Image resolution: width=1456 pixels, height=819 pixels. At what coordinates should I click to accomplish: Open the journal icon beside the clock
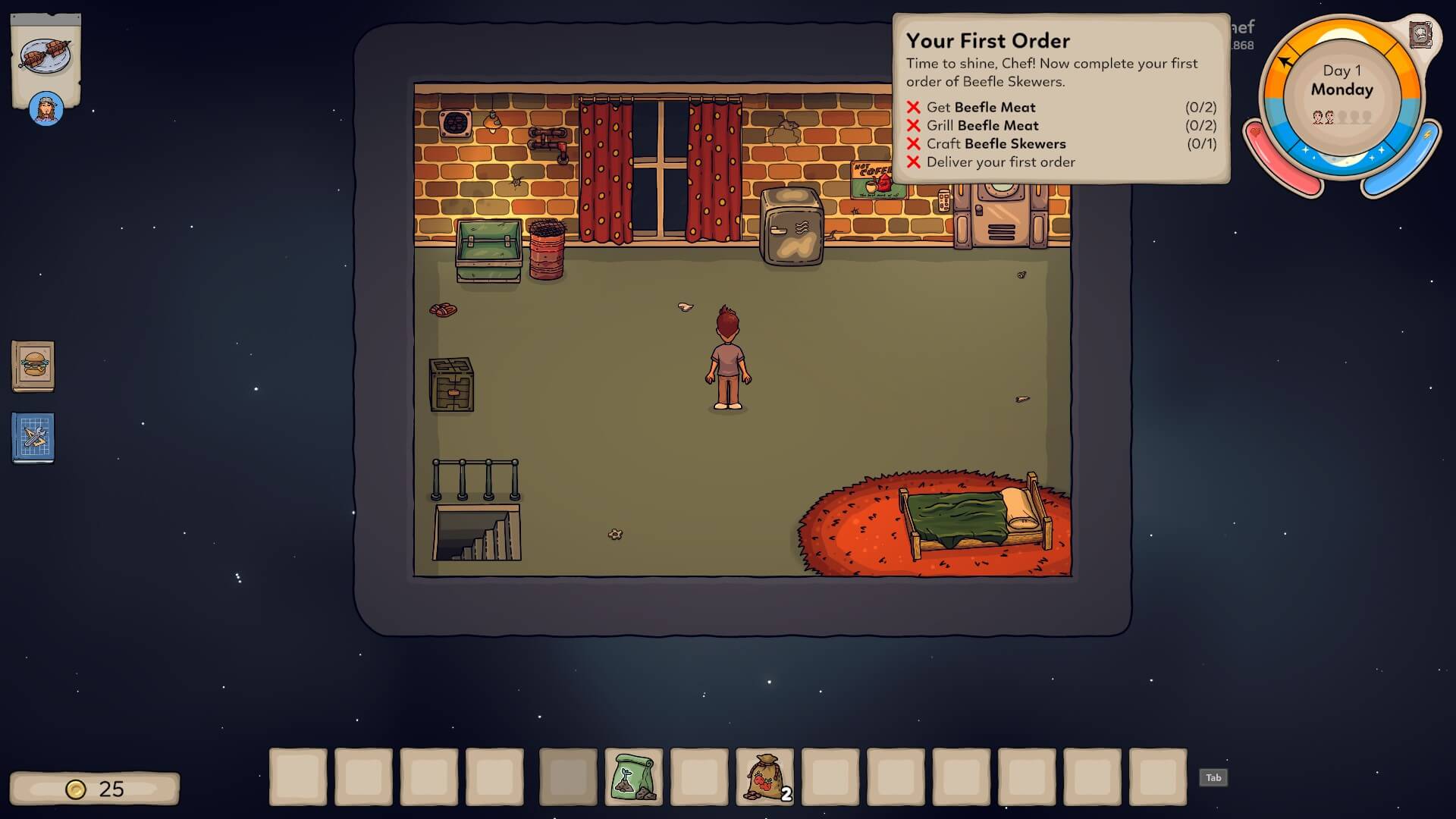(1420, 35)
